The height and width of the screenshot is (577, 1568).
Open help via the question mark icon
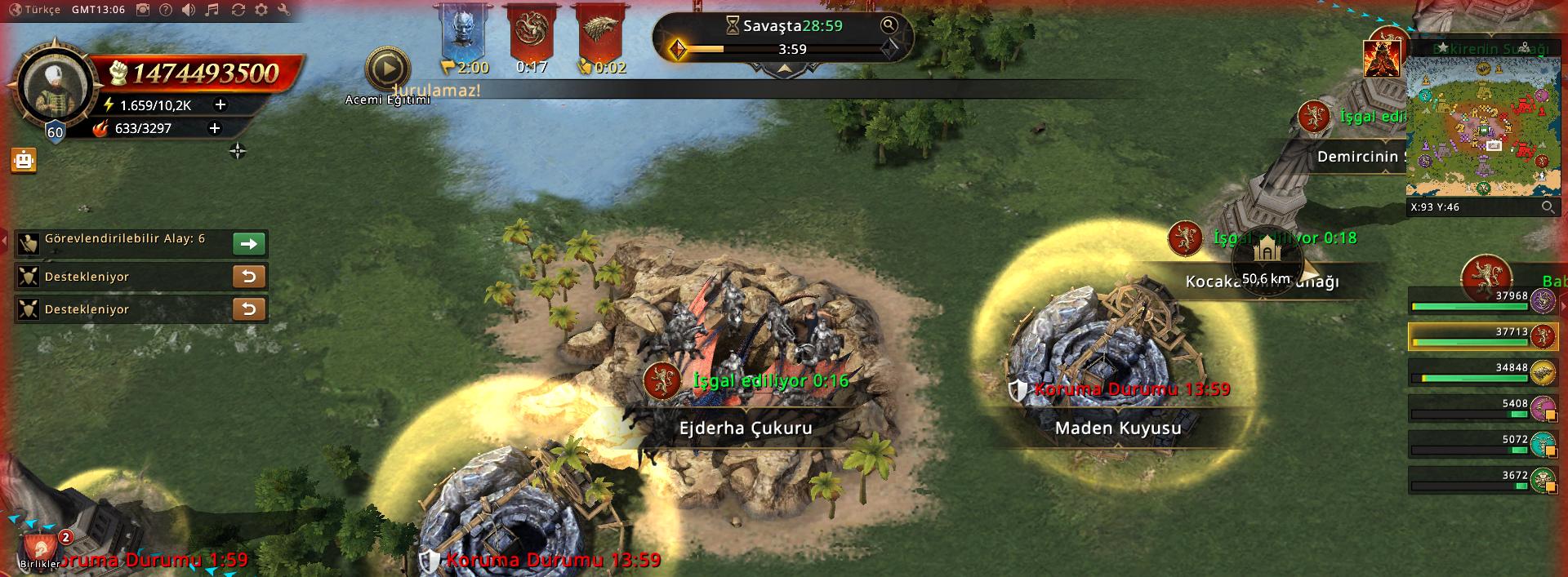pyautogui.click(x=166, y=10)
